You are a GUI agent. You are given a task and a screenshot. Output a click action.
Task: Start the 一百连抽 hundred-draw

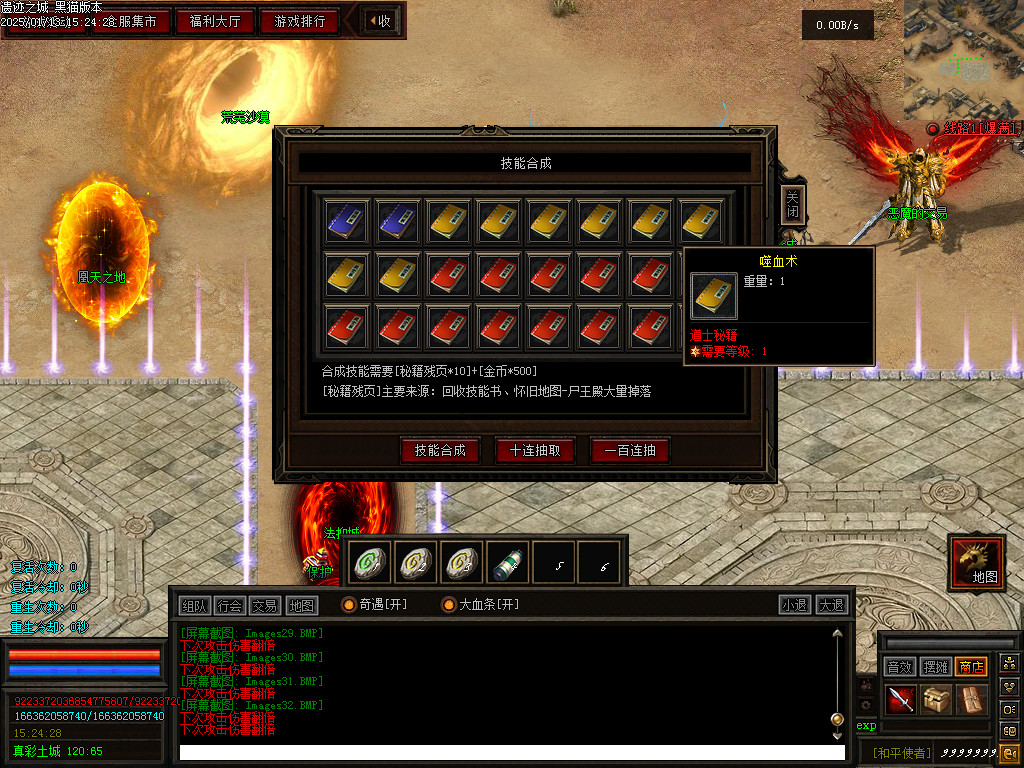point(630,450)
